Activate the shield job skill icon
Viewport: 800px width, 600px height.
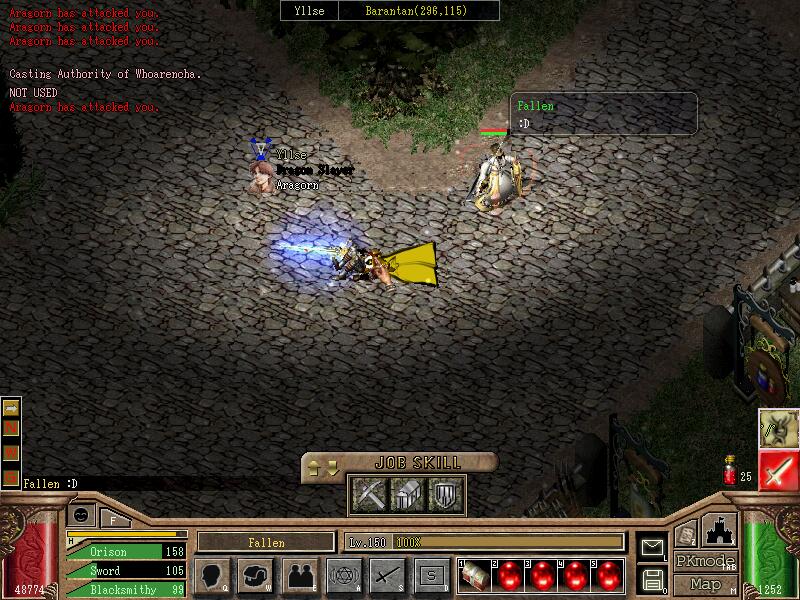444,494
